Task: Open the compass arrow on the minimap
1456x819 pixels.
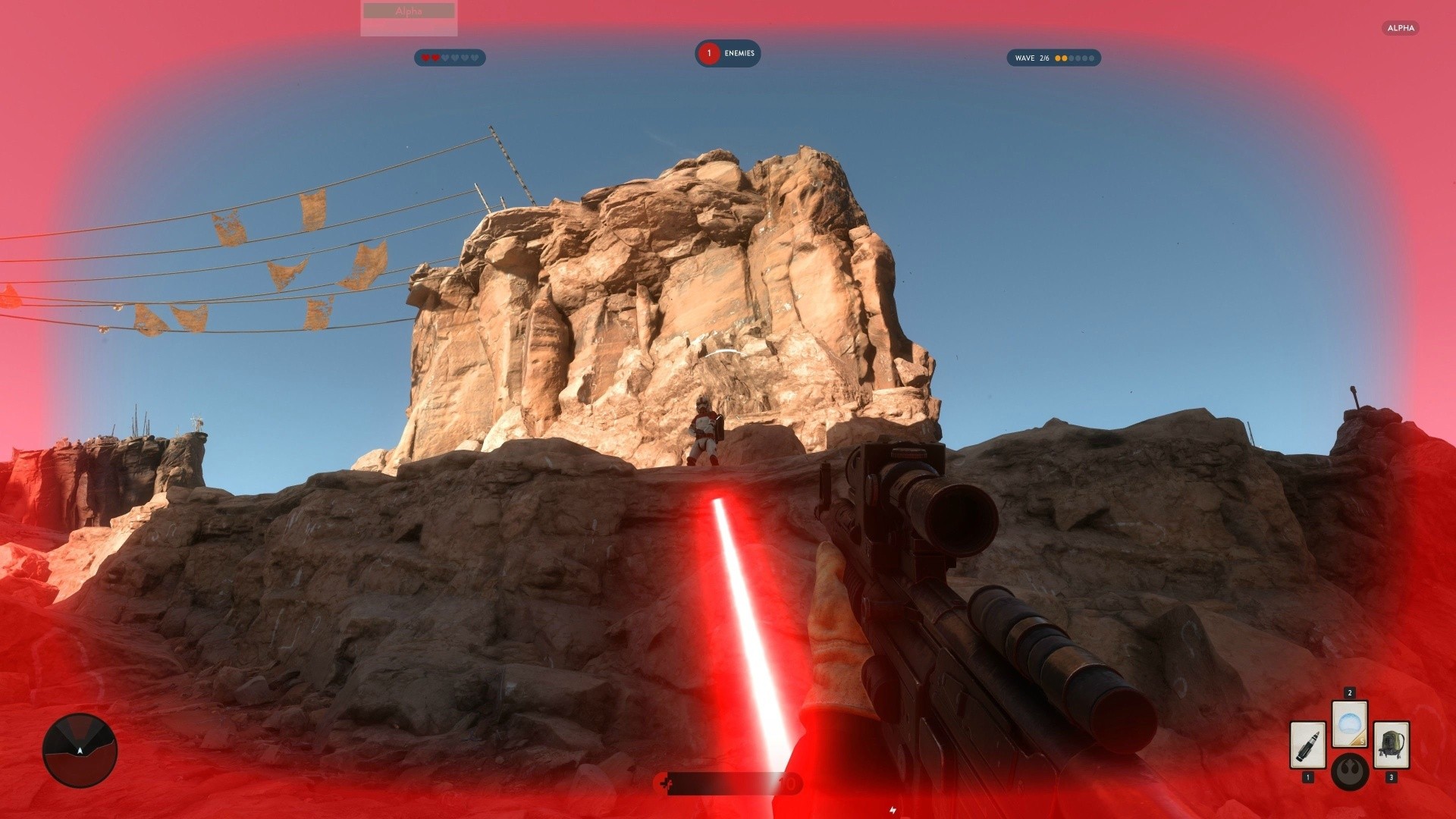Action: (79, 751)
